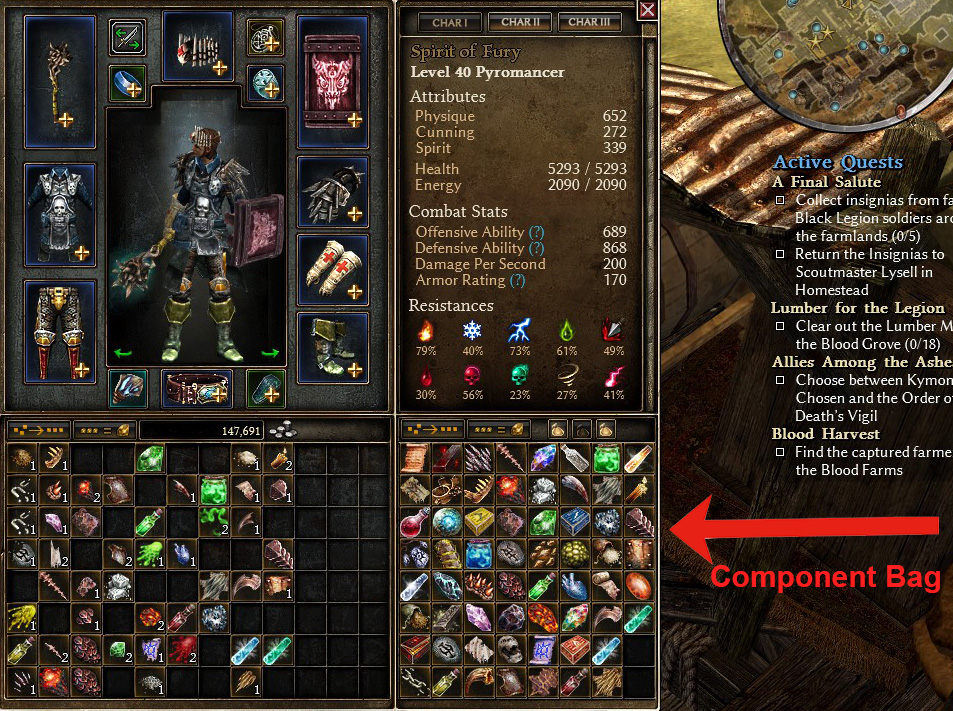953x711 pixels.
Task: Select the red-cross bracers glove slot
Action: point(333,270)
